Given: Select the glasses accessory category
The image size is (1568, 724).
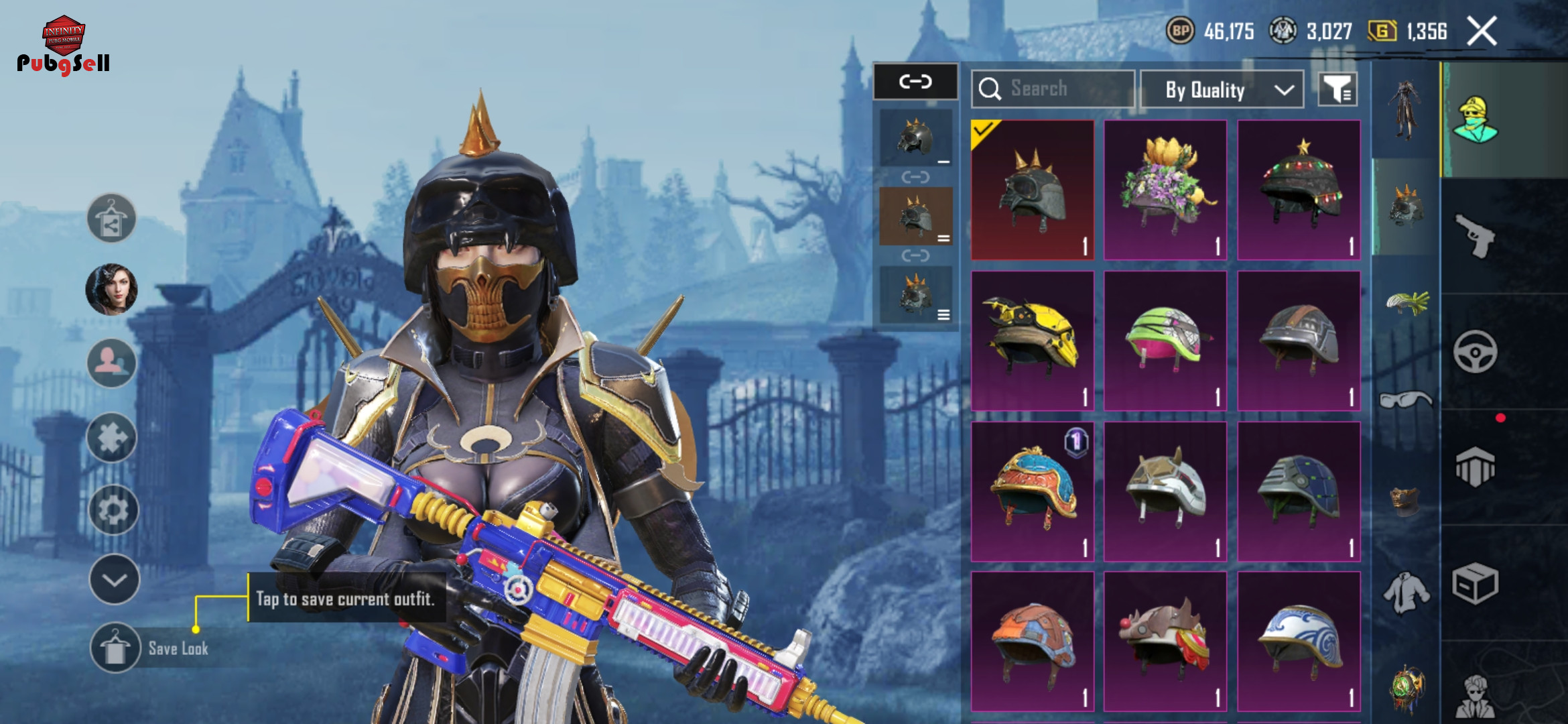Looking at the screenshot, I should click(1406, 400).
